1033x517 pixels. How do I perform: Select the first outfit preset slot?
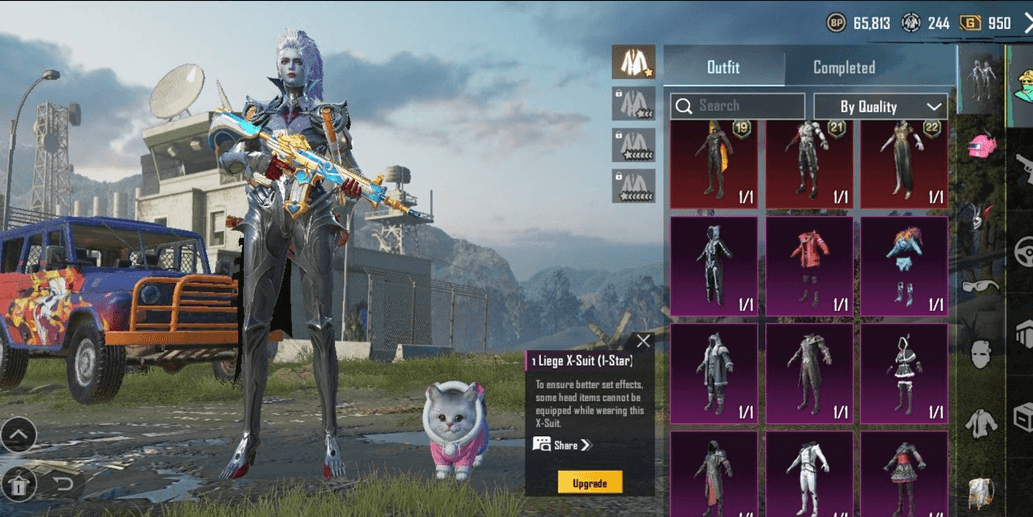tap(633, 62)
